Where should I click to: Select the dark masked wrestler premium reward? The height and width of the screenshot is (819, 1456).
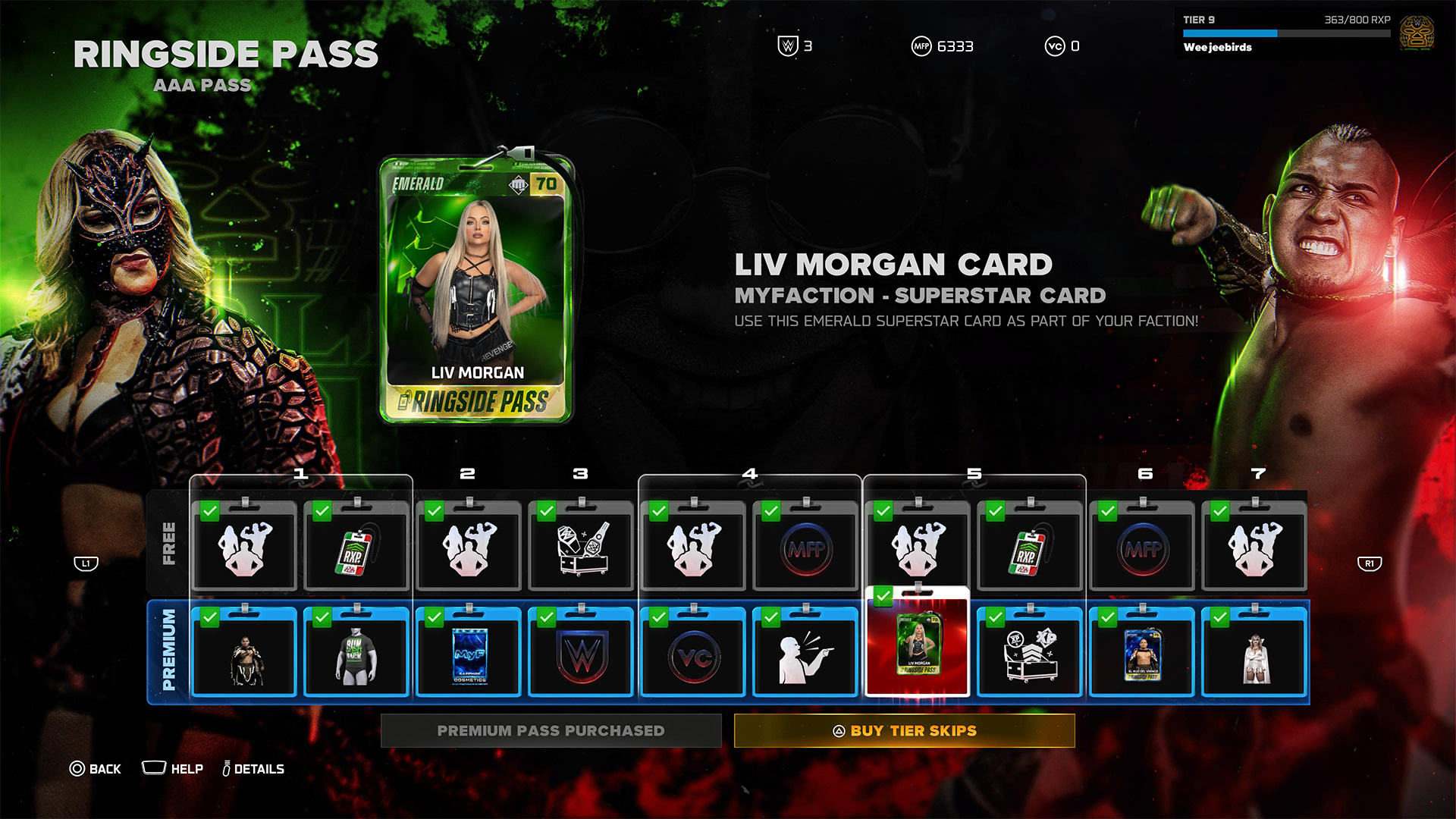(244, 653)
